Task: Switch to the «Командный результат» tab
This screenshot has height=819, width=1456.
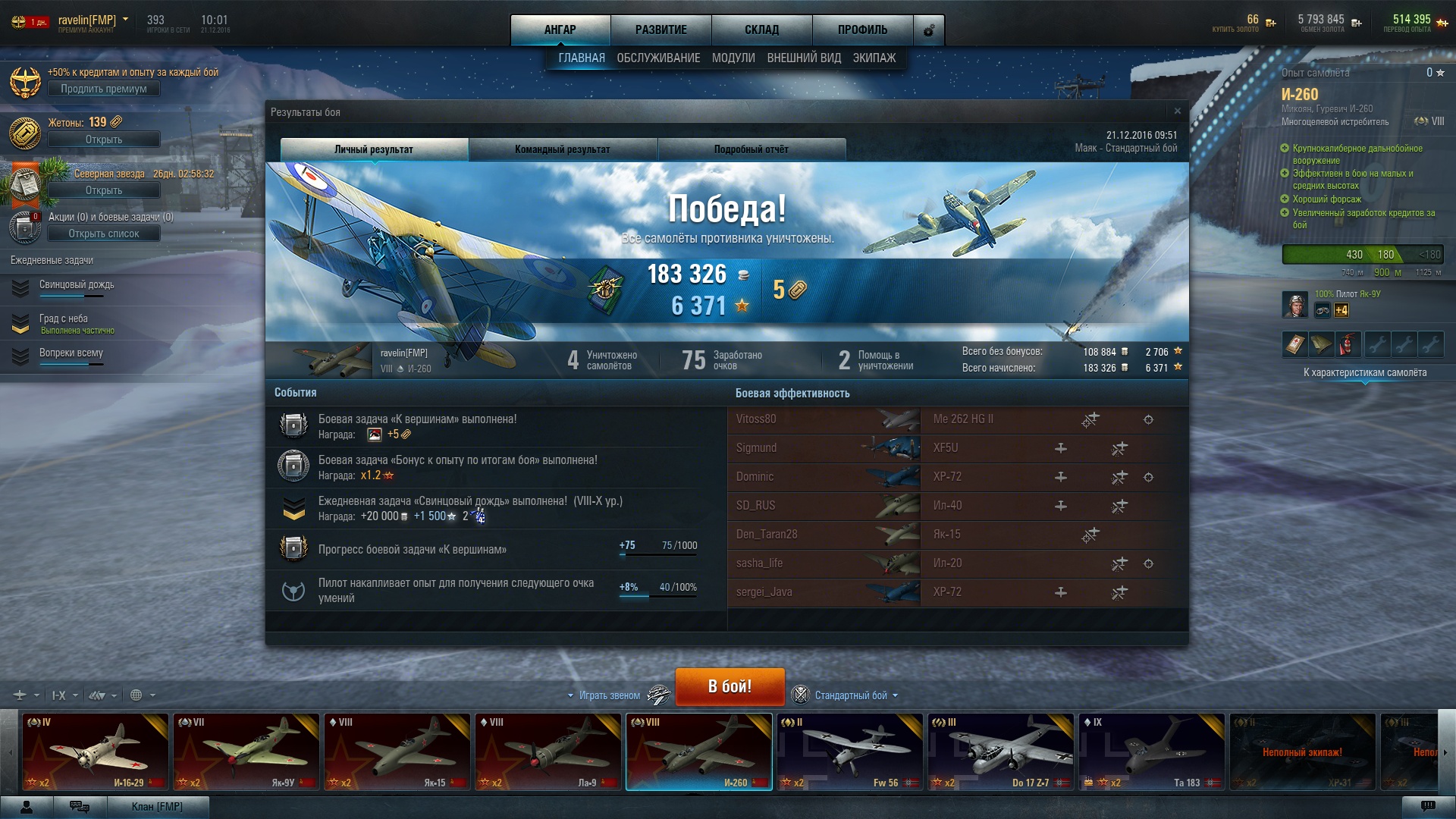Action: [x=563, y=149]
